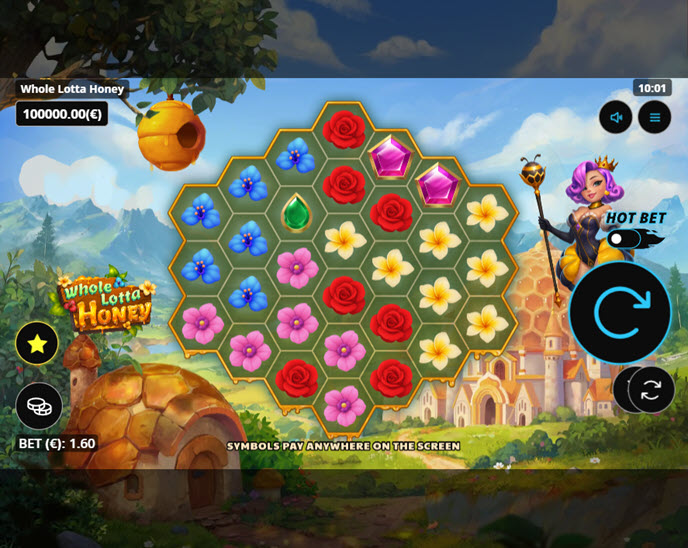The image size is (688, 548).
Task: Open bet settings with the coins icon
Action: click(39, 406)
